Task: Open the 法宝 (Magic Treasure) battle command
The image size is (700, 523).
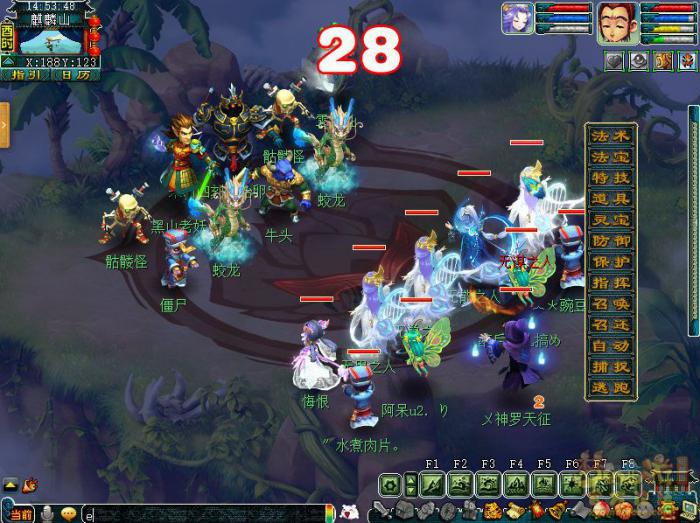Action: tap(612, 157)
